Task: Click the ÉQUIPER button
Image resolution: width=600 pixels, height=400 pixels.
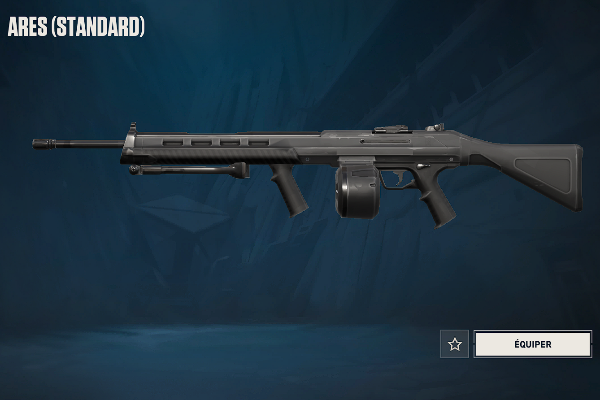Action: (x=532, y=344)
